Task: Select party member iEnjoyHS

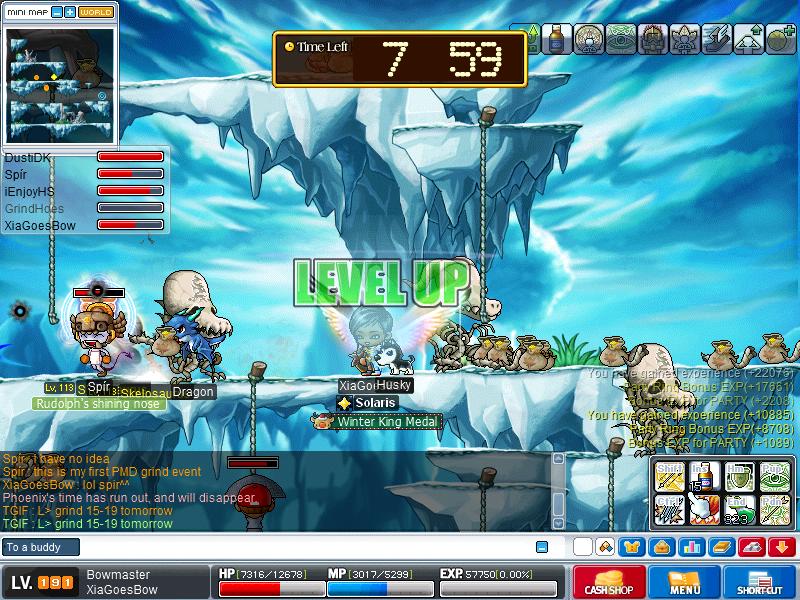Action: coord(30,191)
